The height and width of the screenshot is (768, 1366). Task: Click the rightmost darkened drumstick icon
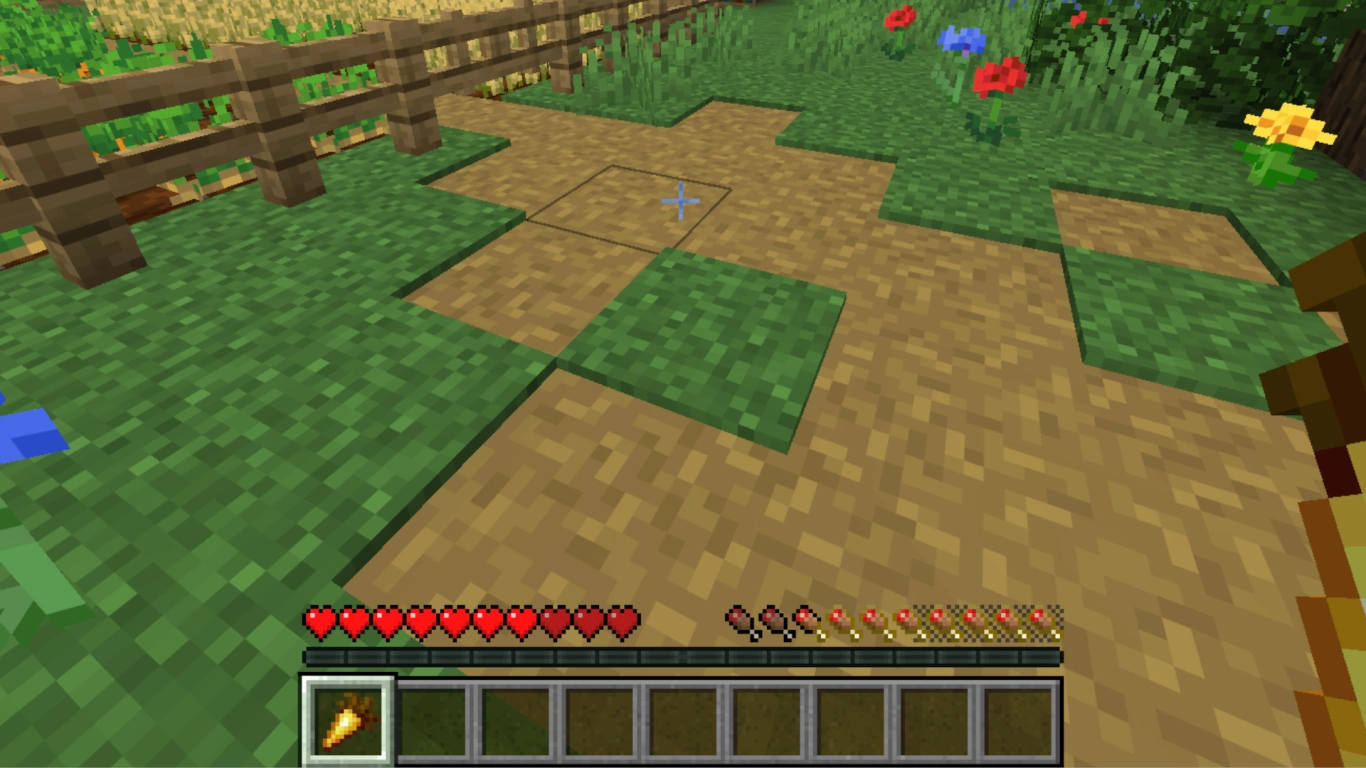point(1040,620)
